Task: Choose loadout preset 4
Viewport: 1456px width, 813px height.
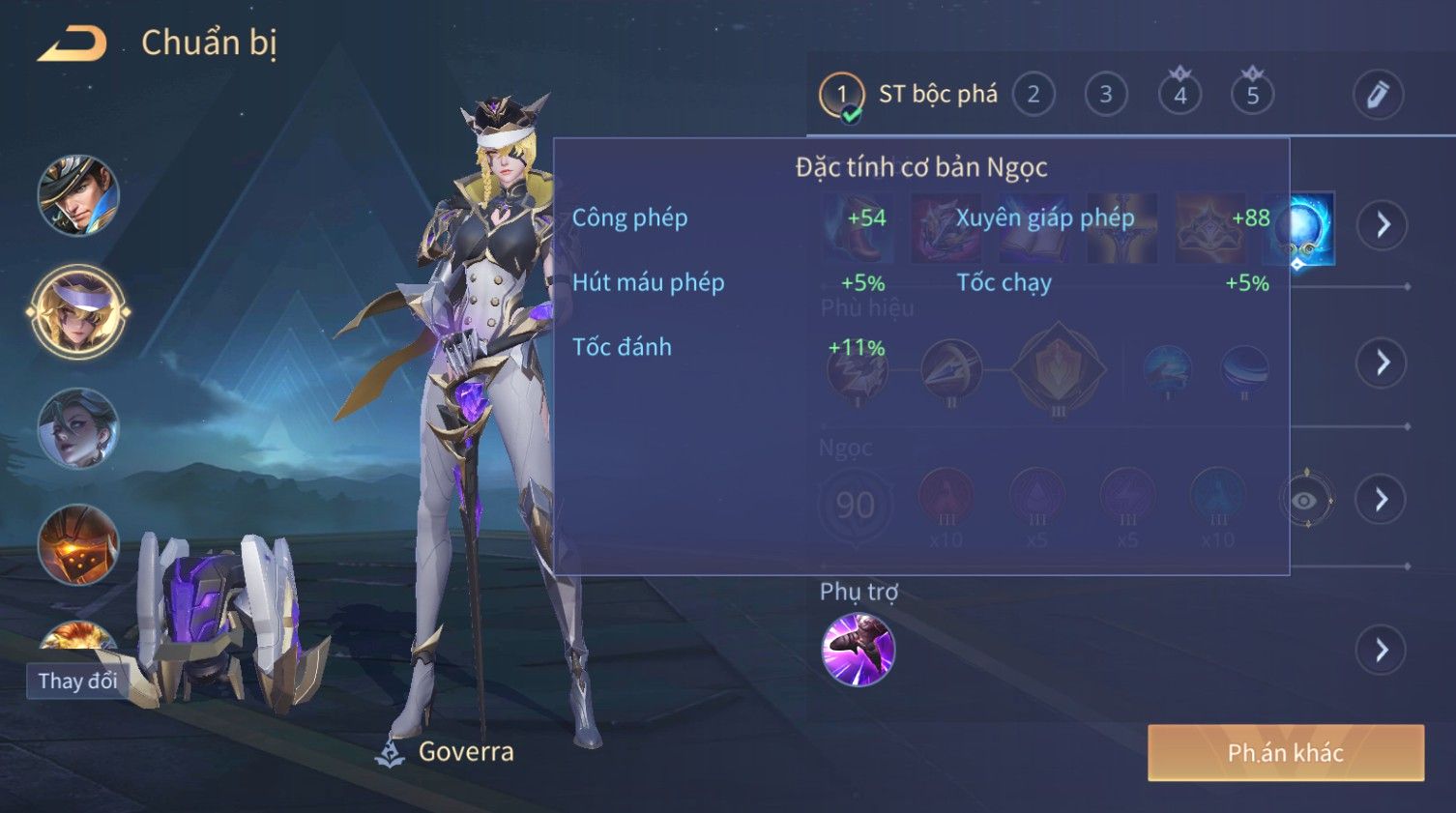Action: (x=1179, y=95)
